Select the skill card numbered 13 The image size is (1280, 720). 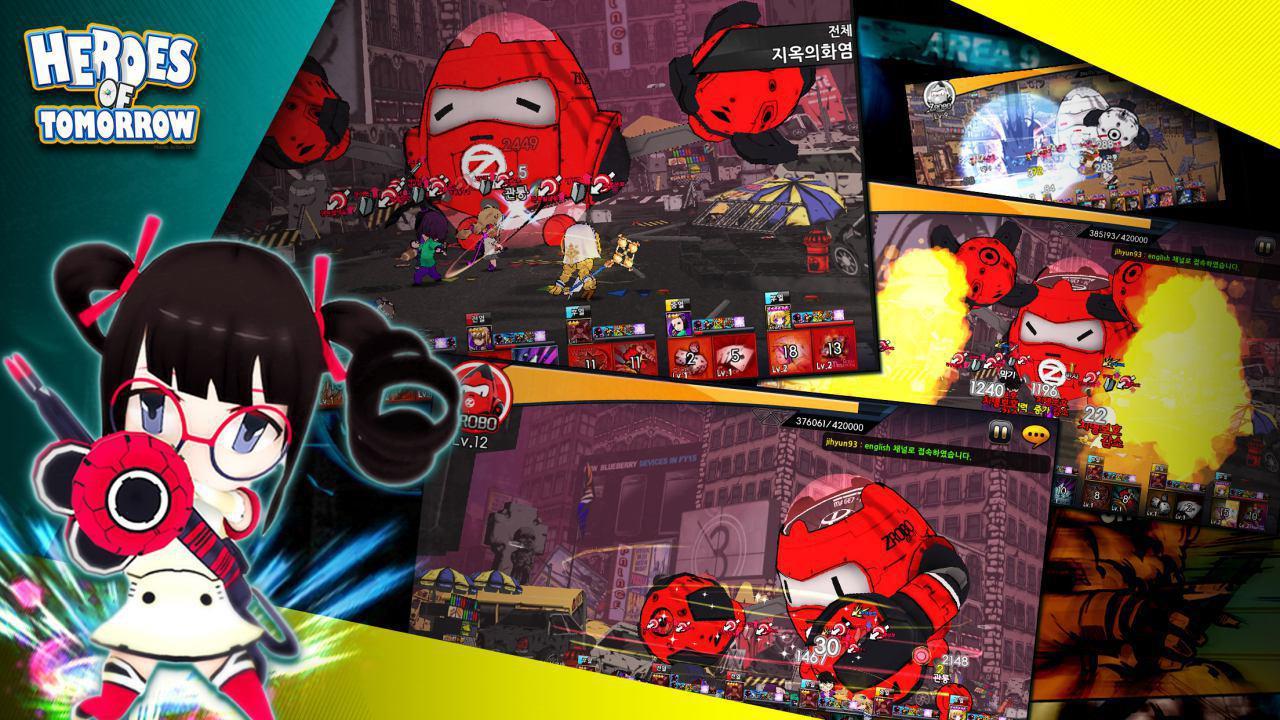click(x=832, y=349)
